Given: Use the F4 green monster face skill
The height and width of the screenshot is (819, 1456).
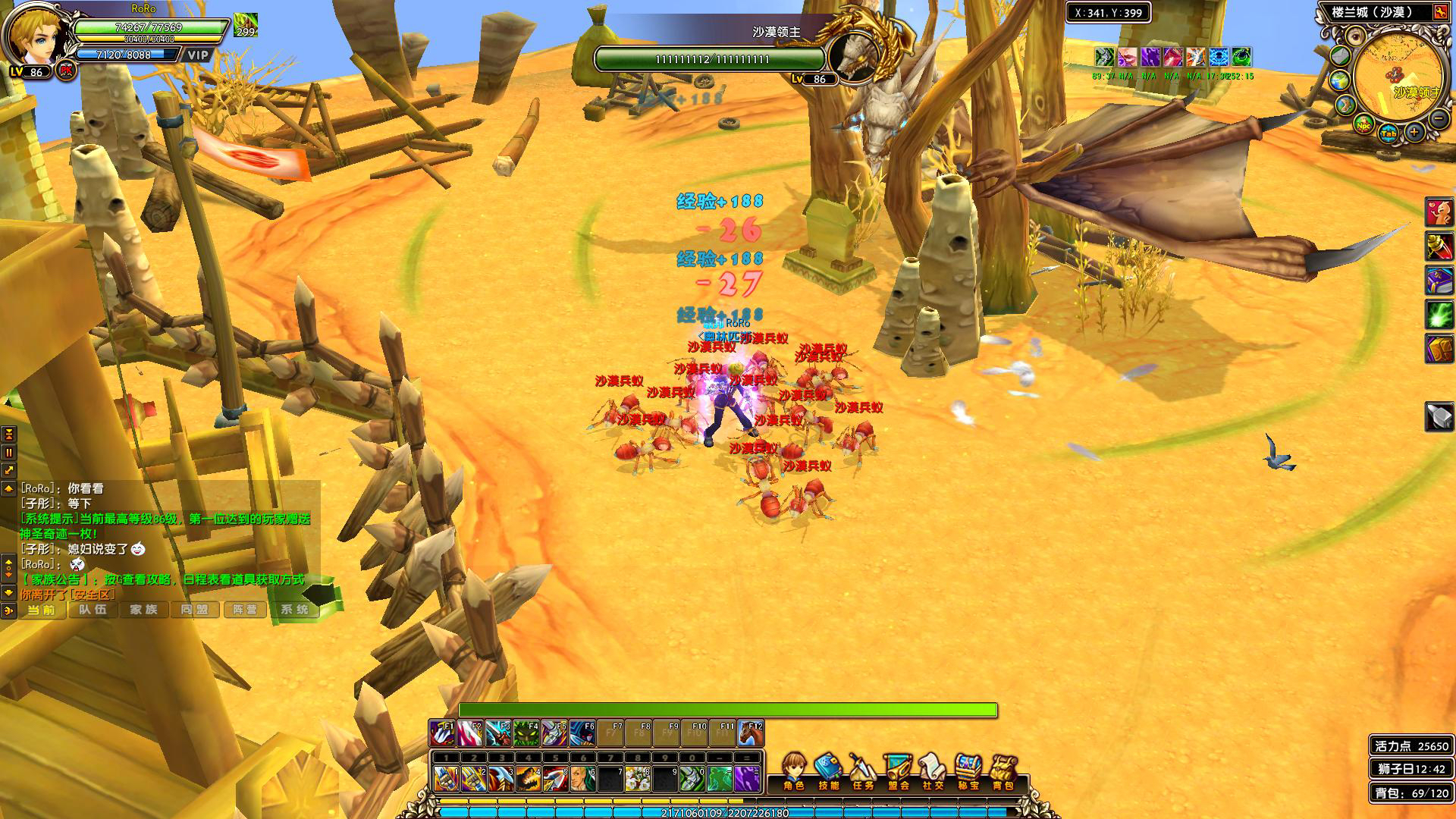Looking at the screenshot, I should click(x=526, y=734).
